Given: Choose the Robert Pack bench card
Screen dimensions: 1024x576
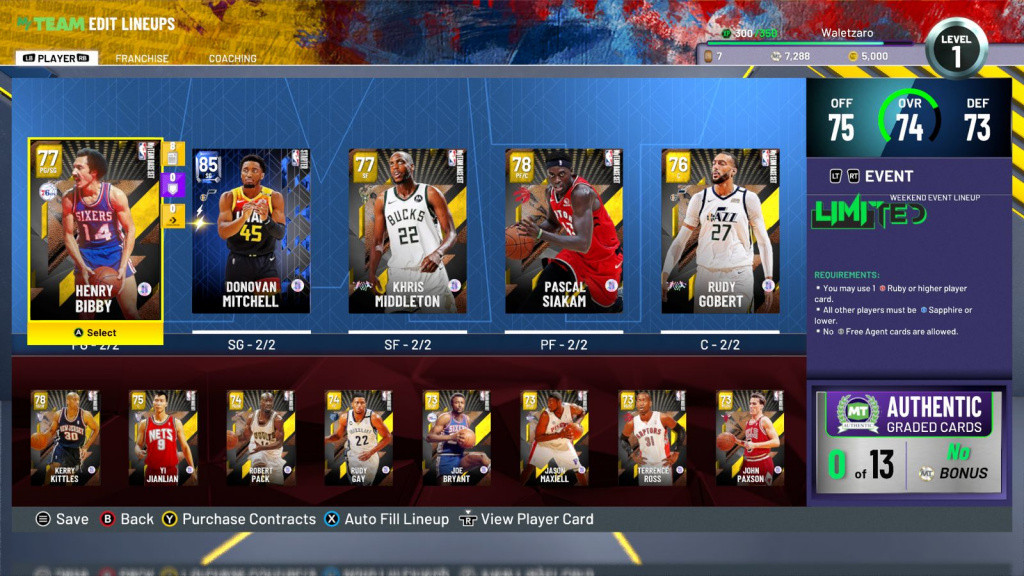Looking at the screenshot, I should point(260,437).
